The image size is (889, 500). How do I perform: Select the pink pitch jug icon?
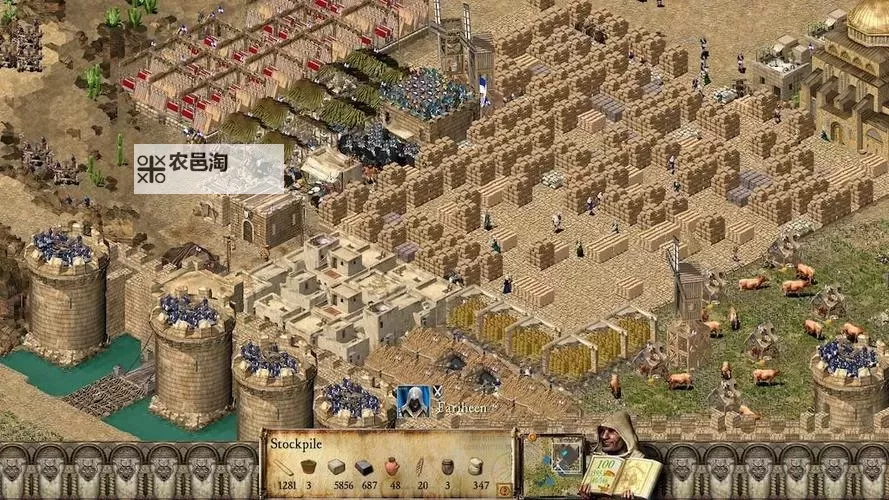pos(393,467)
